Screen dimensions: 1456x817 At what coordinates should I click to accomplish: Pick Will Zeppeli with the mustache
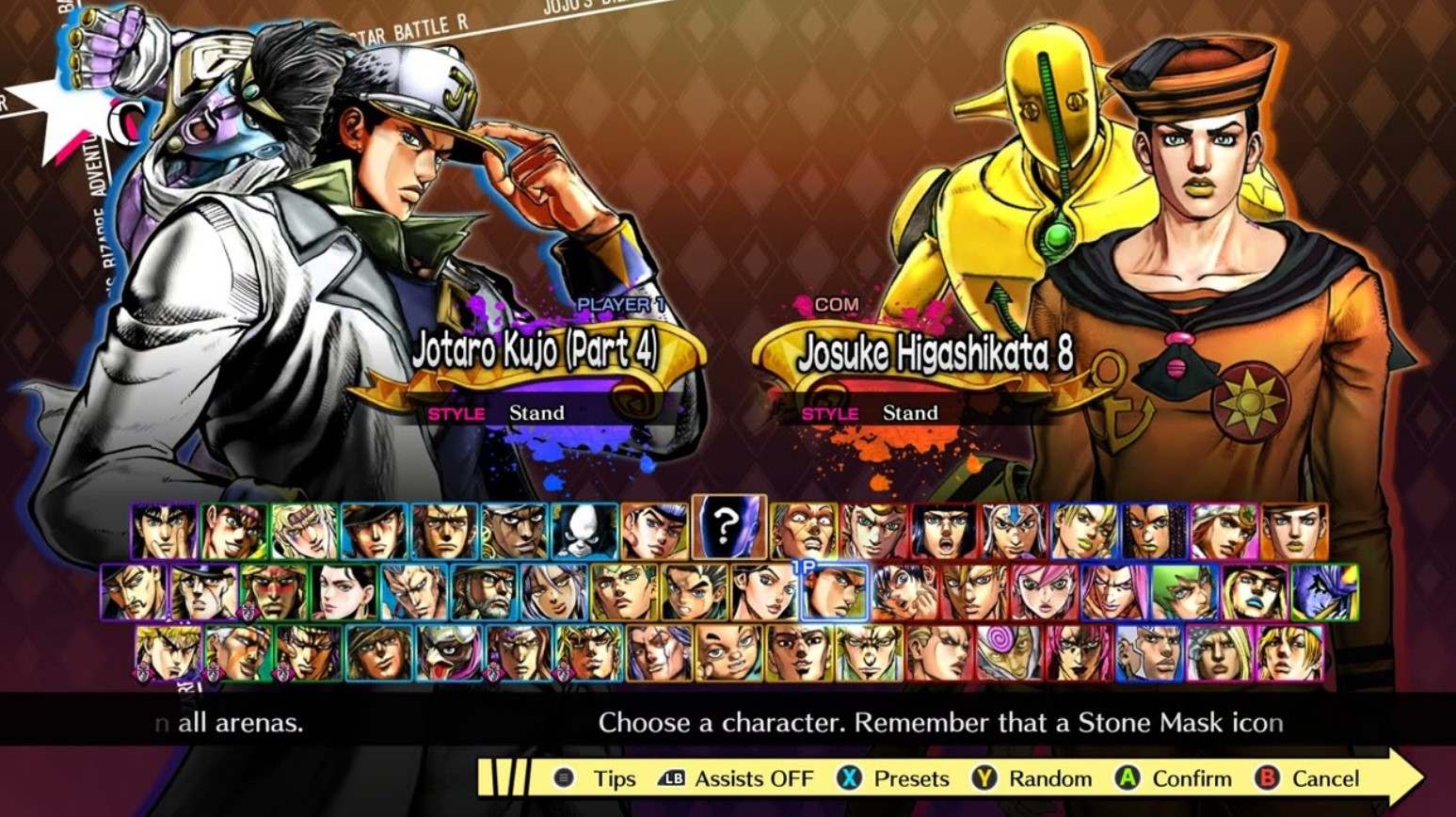tap(133, 592)
